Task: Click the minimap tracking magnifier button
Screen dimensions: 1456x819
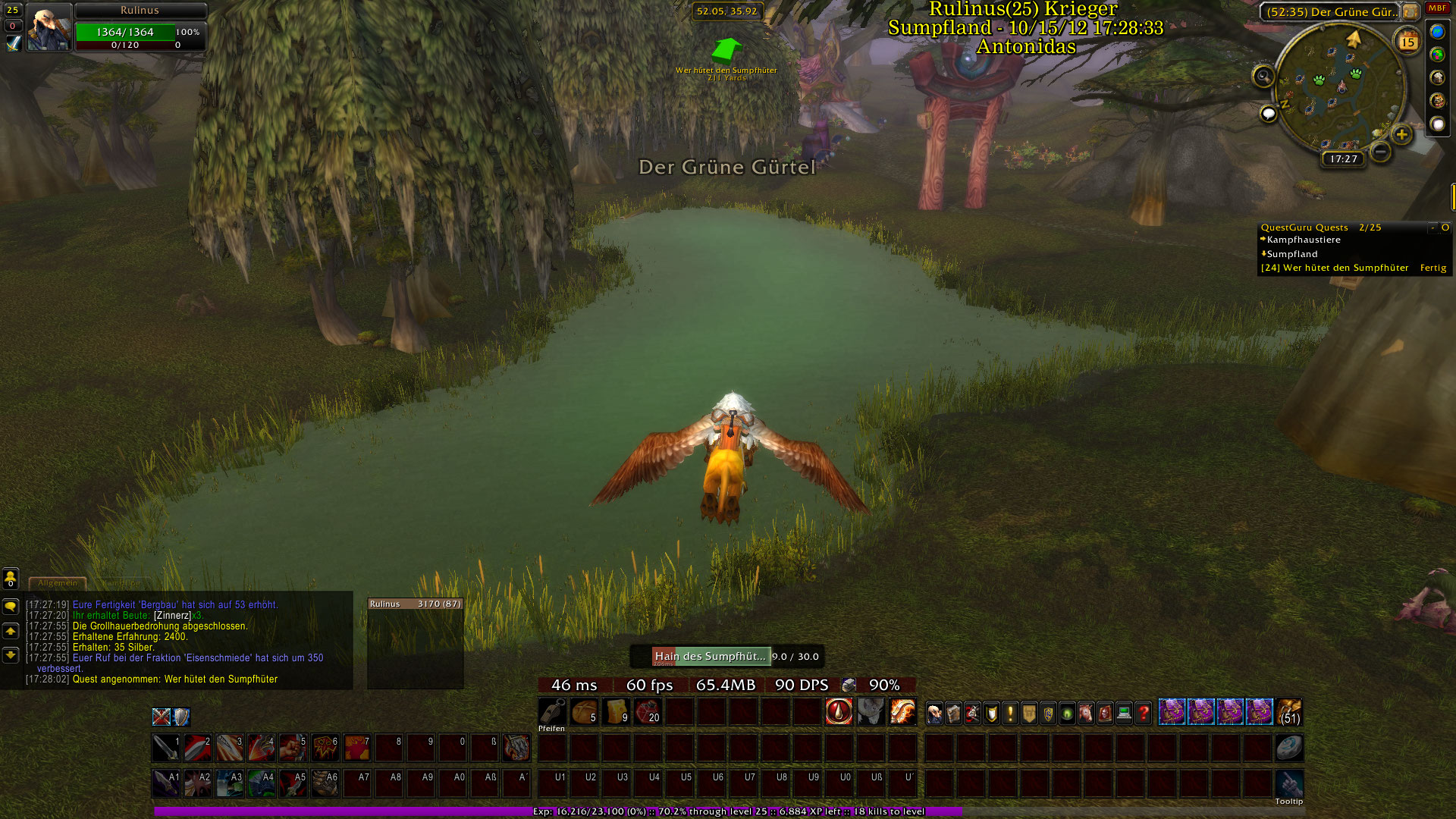Action: (1263, 76)
